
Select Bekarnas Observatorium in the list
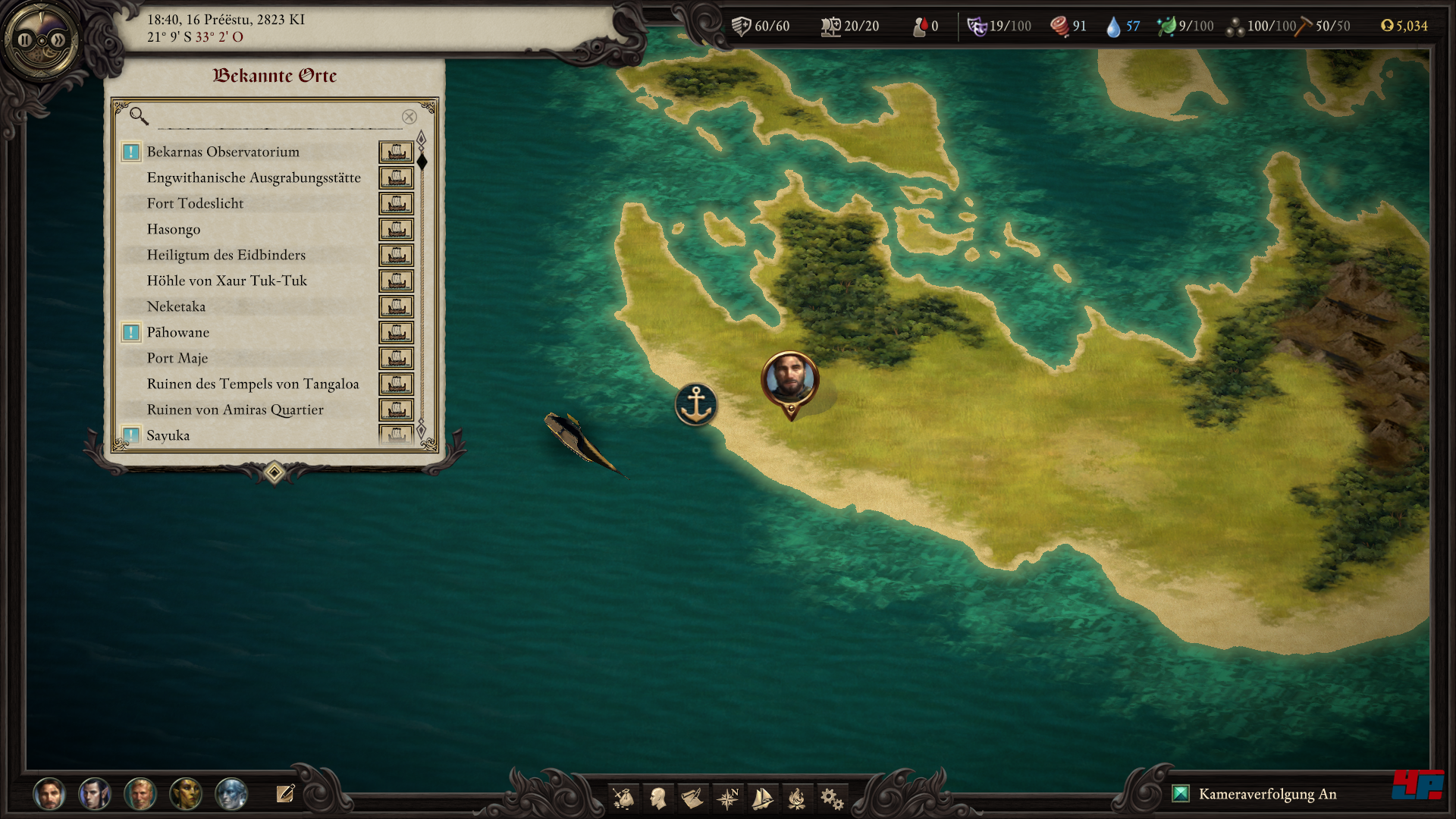(223, 152)
